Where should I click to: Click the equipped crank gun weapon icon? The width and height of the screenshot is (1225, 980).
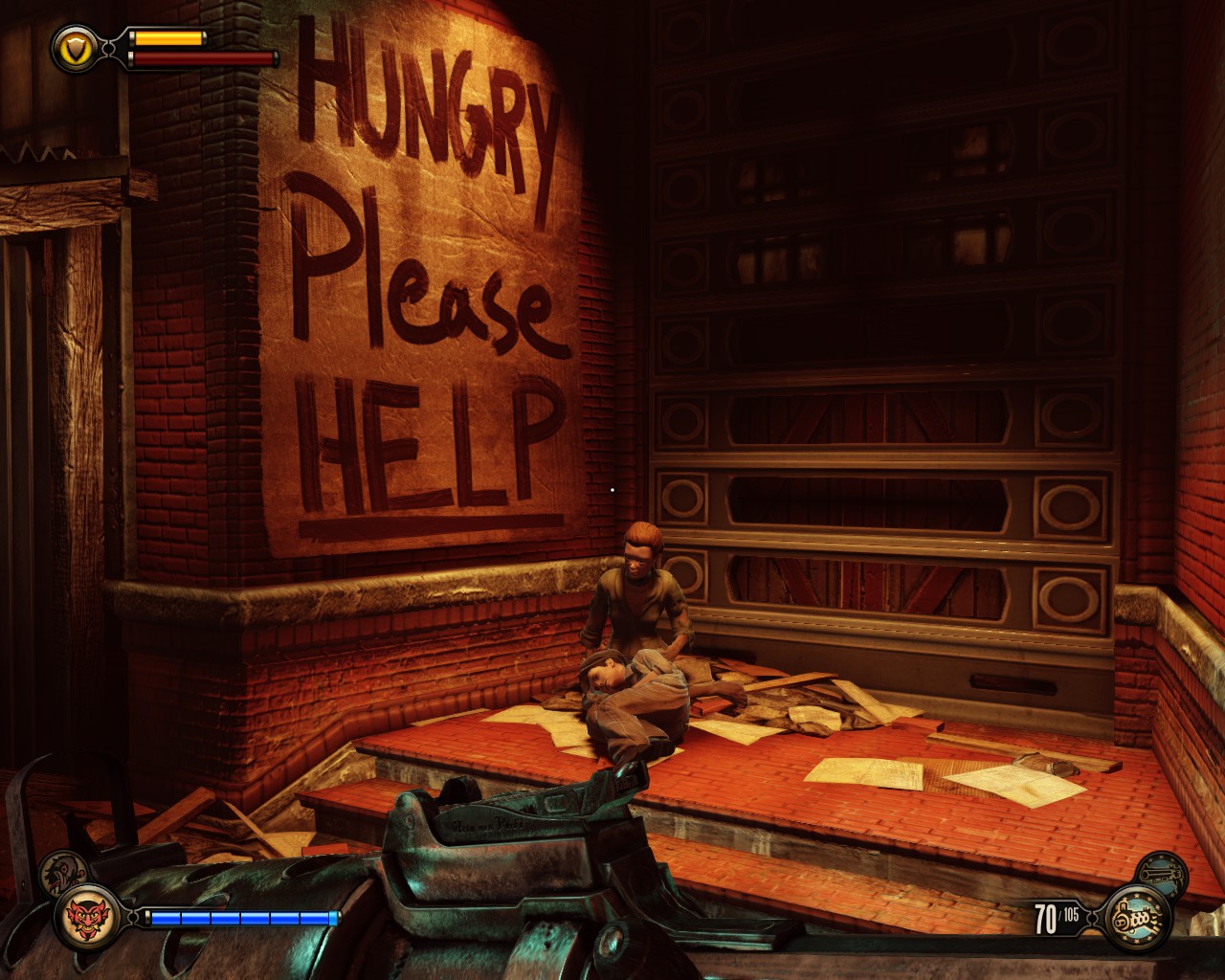click(1139, 919)
